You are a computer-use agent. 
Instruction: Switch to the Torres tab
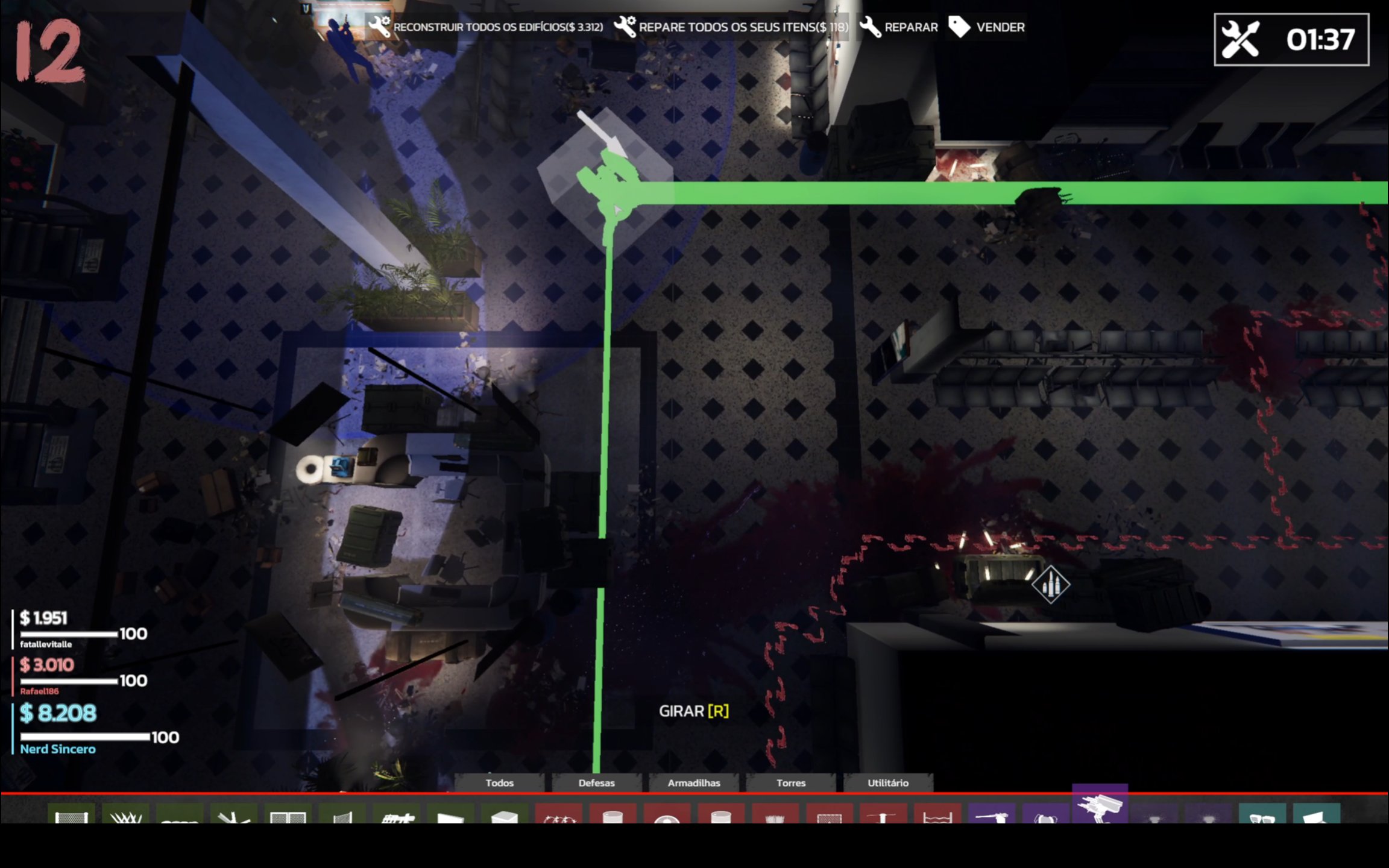tap(790, 782)
